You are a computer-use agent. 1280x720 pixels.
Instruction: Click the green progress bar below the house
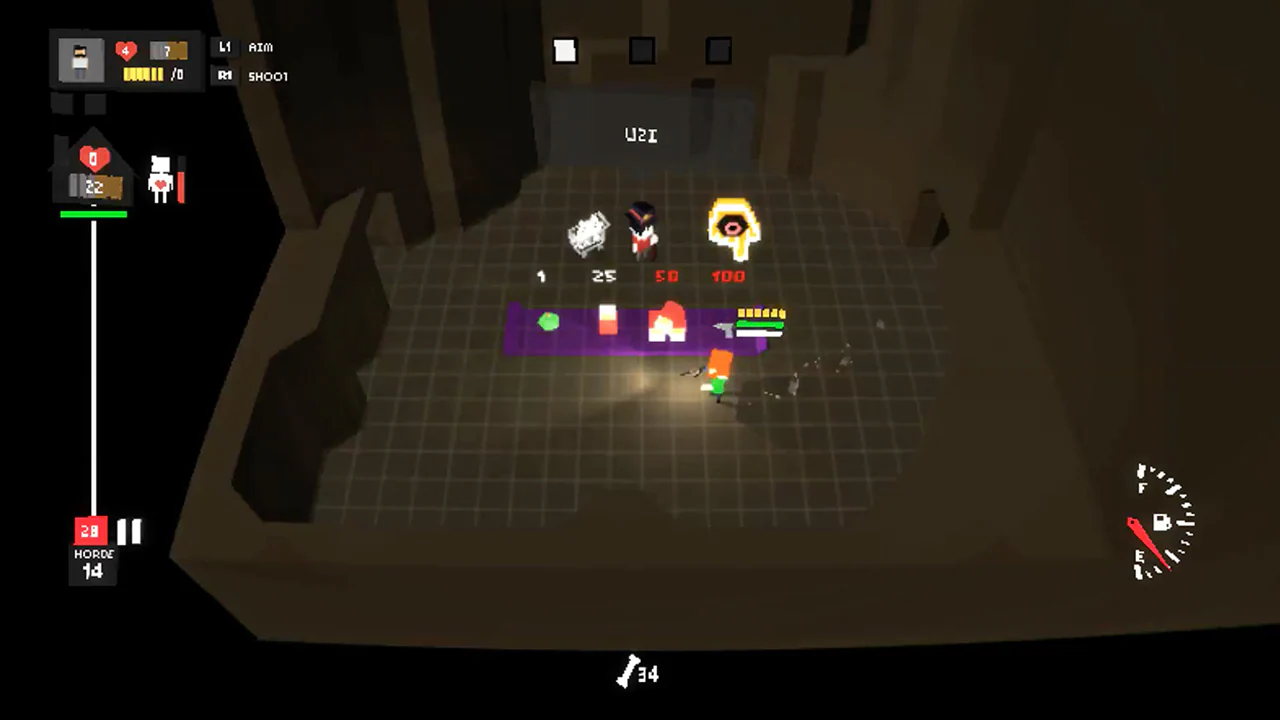point(93,213)
